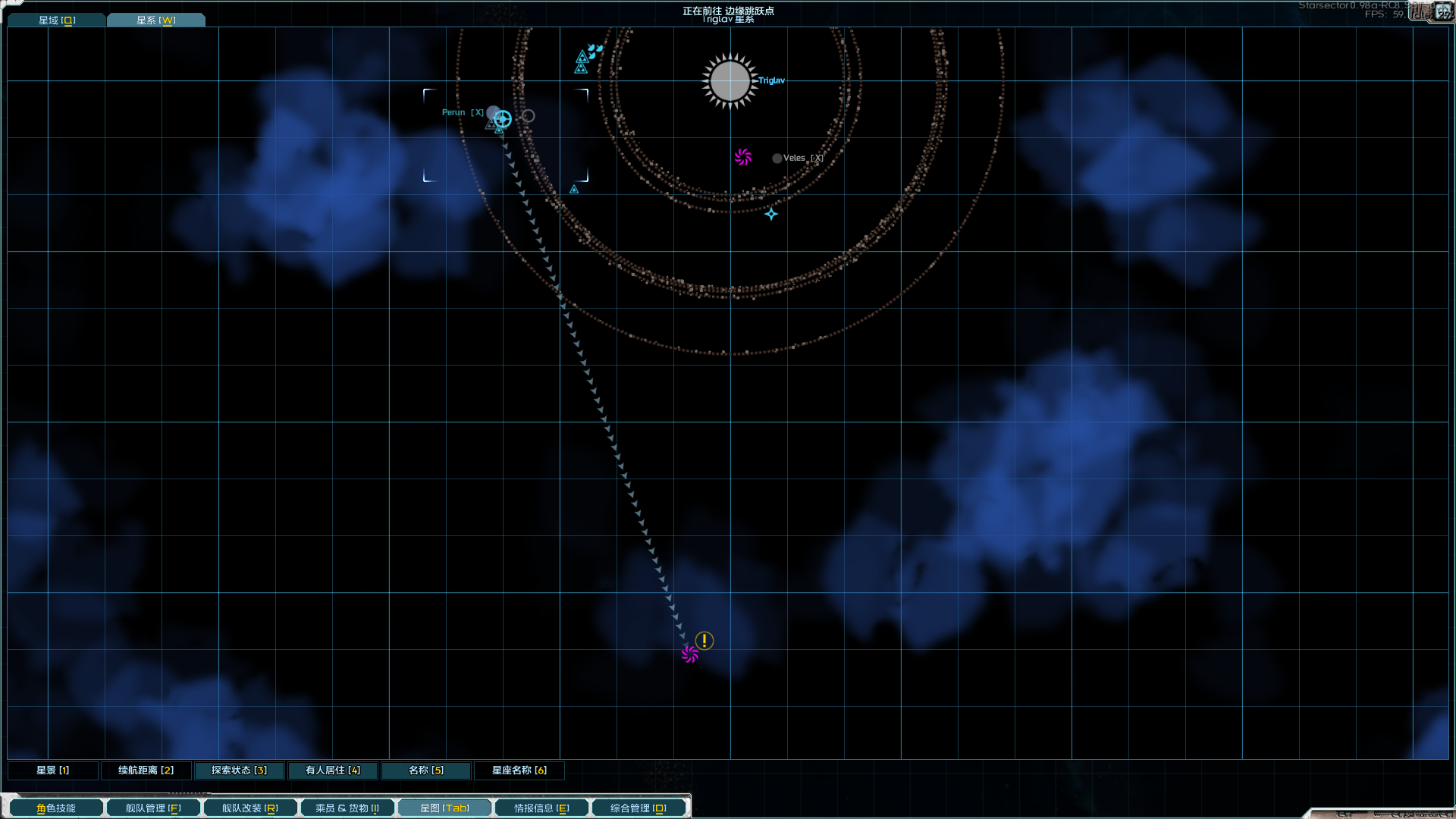Select the small jump point triangle below Perun
This screenshot has width=1456, height=819.
pyautogui.click(x=497, y=130)
